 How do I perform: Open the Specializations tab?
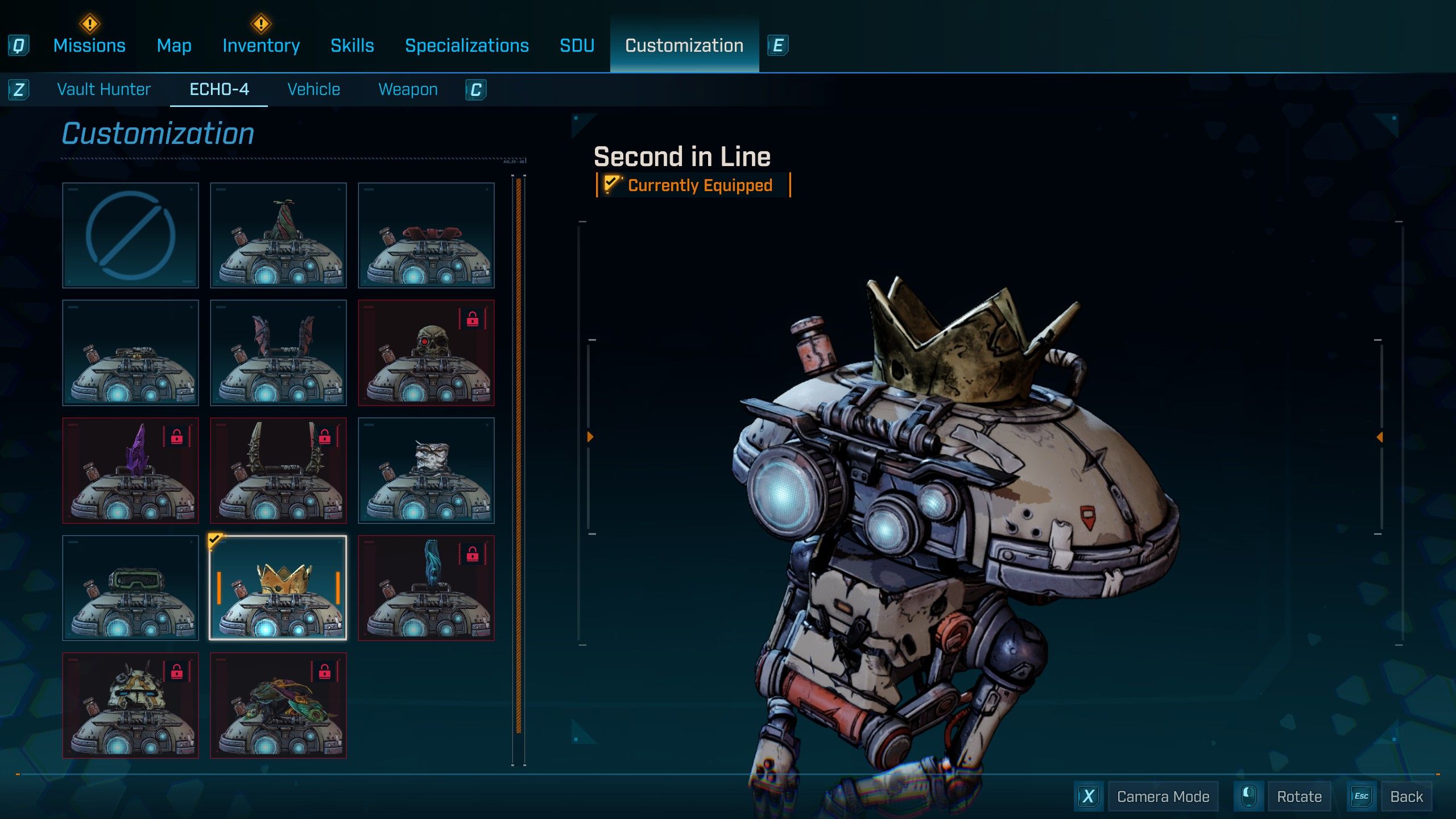click(466, 45)
